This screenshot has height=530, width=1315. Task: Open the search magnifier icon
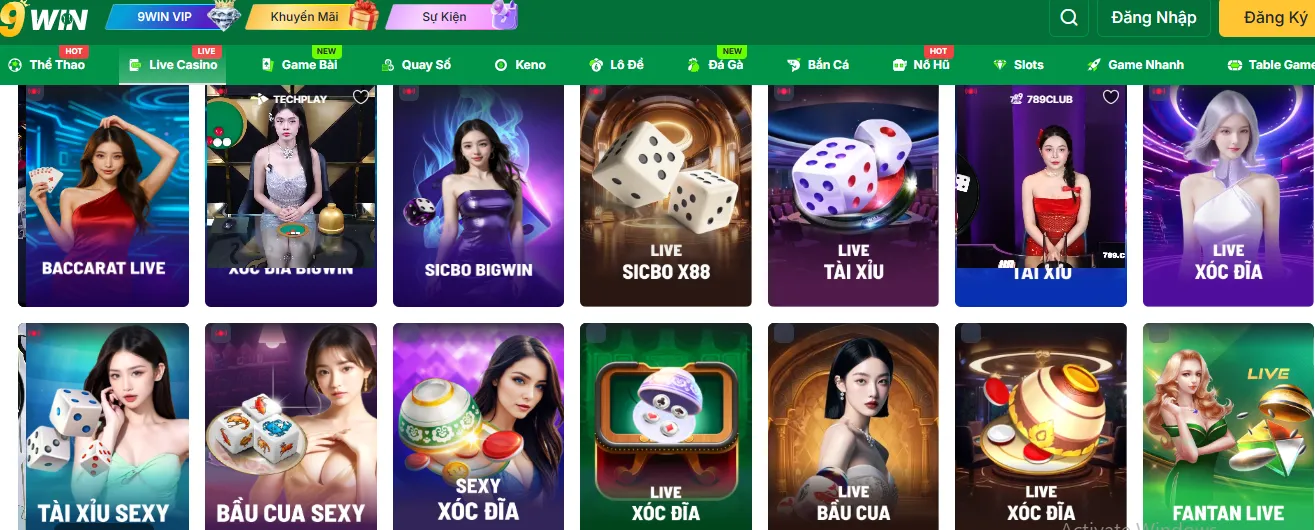(x=1069, y=18)
